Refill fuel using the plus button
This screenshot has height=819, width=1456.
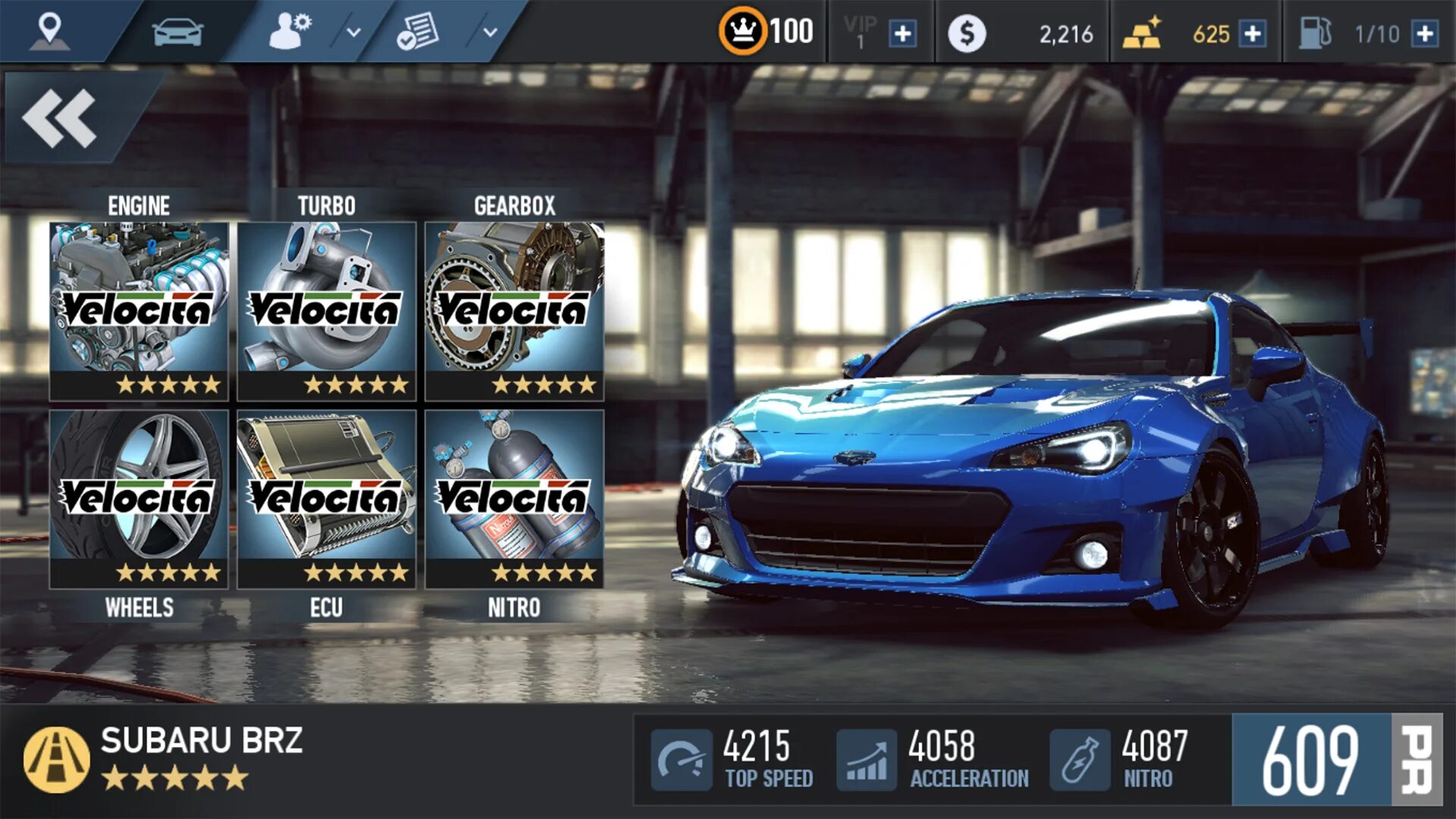click(x=1425, y=34)
